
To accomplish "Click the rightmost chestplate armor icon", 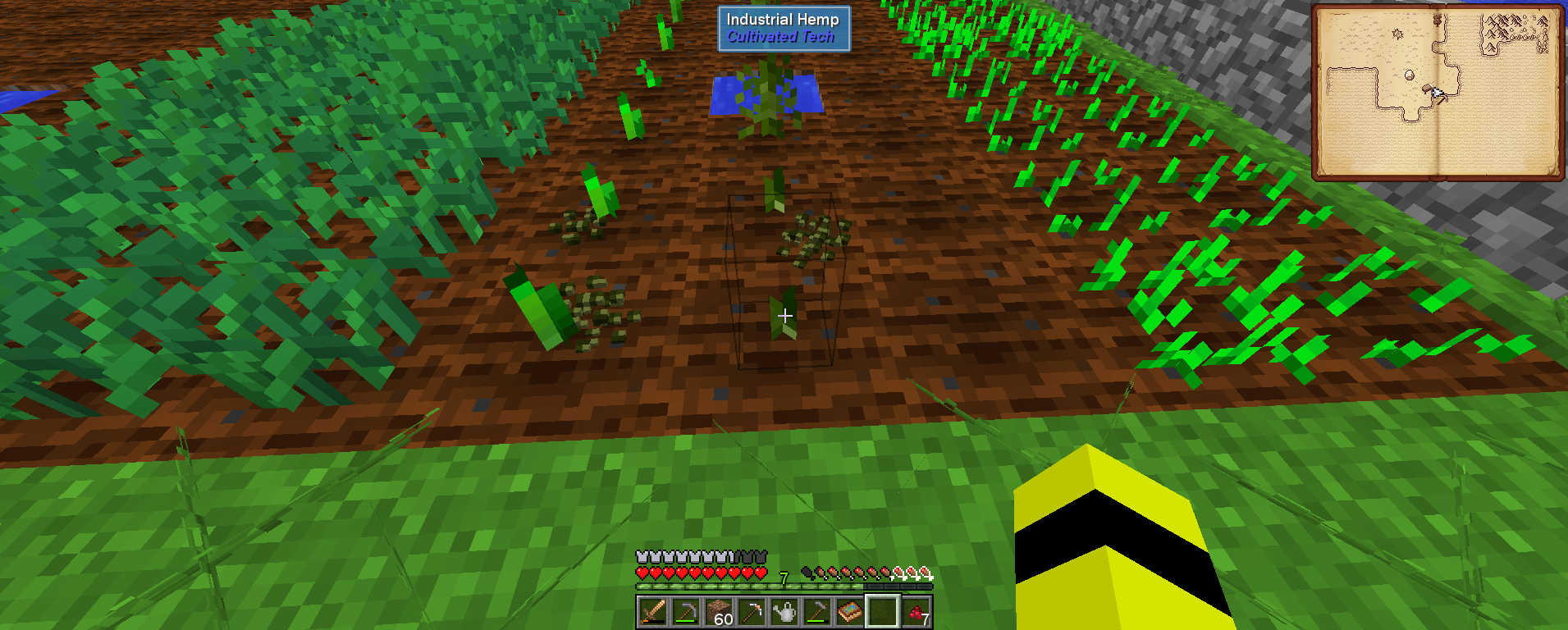I will click(x=761, y=557).
